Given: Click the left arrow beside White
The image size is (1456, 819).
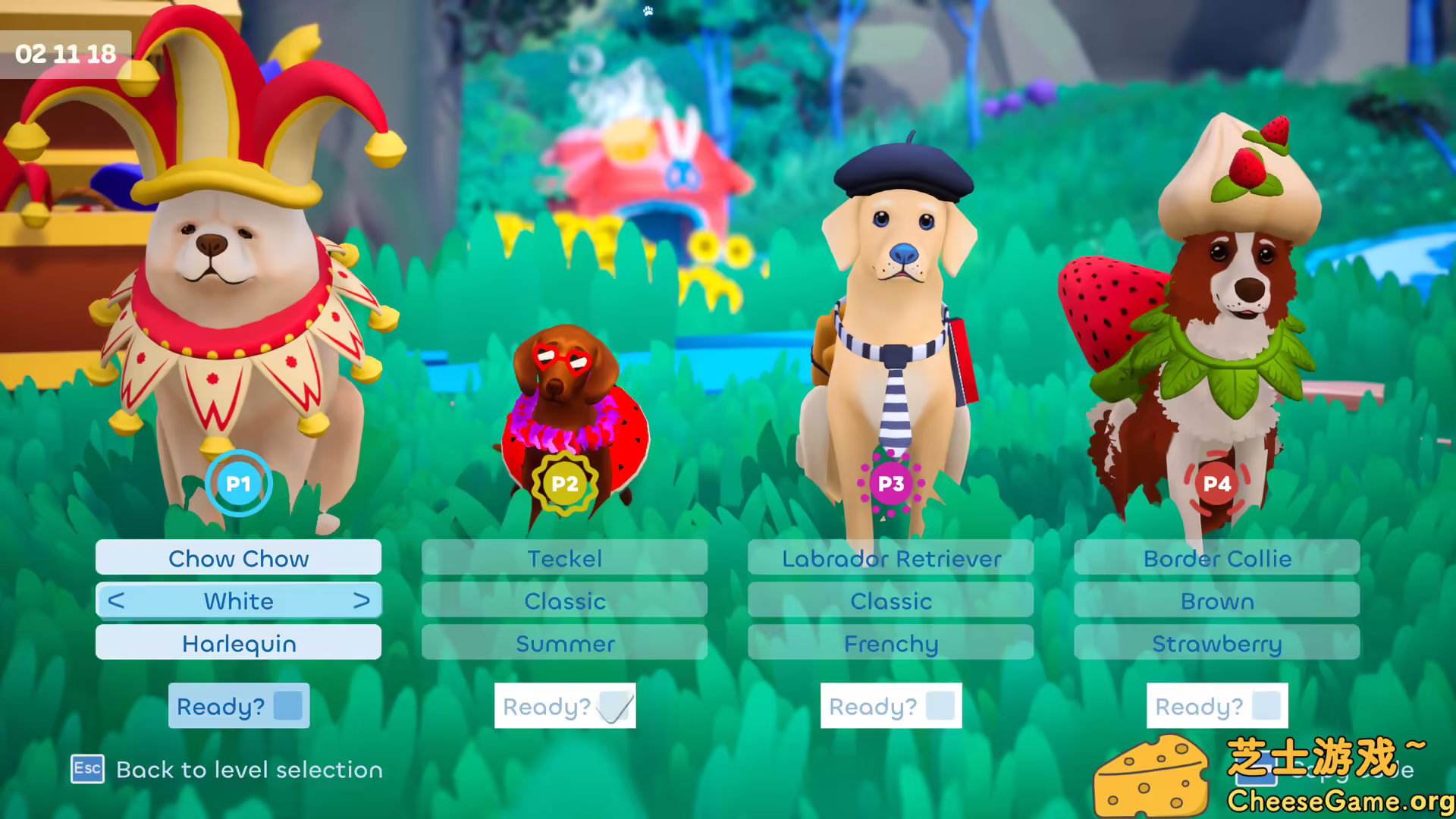Looking at the screenshot, I should point(115,601).
